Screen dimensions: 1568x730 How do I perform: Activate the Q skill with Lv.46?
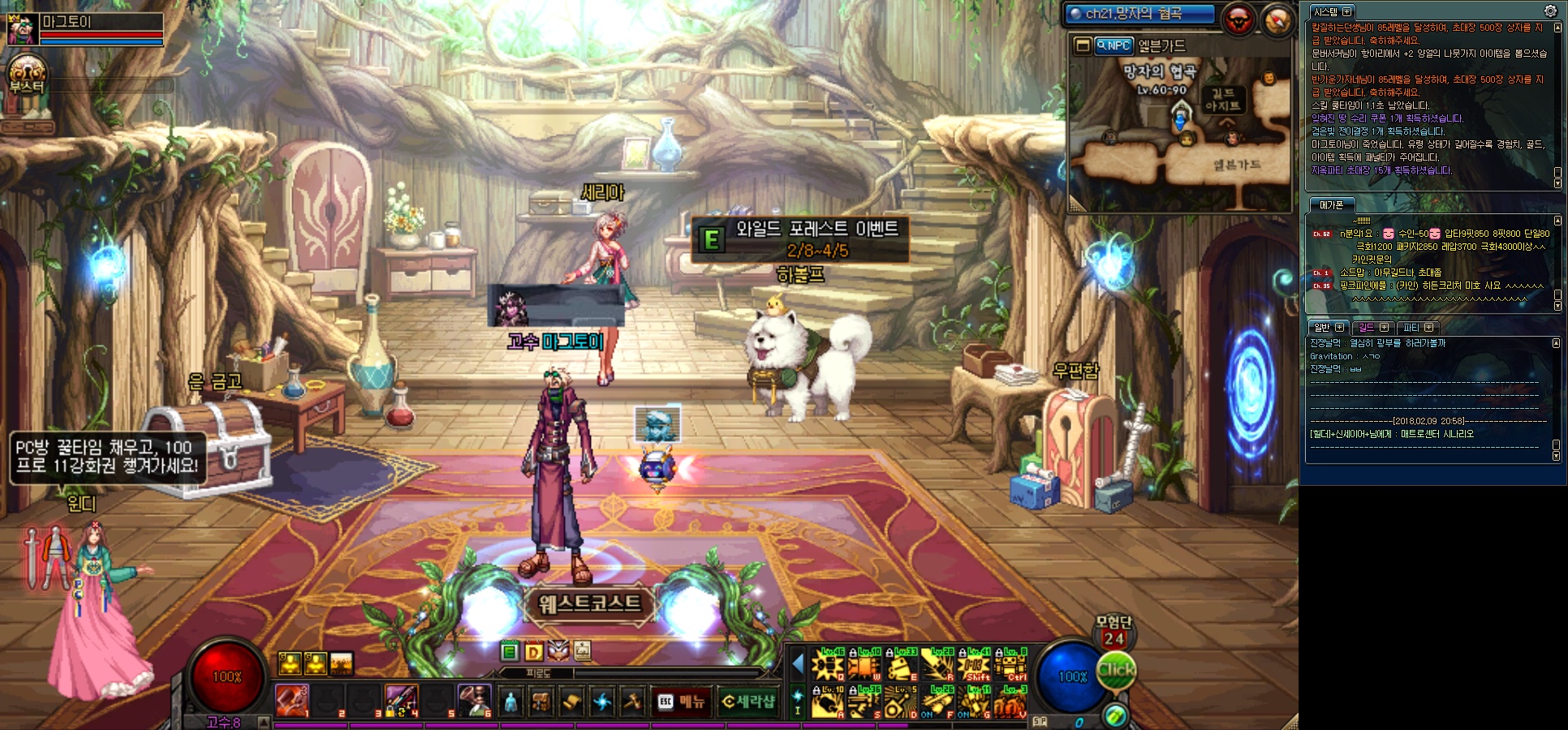829,666
